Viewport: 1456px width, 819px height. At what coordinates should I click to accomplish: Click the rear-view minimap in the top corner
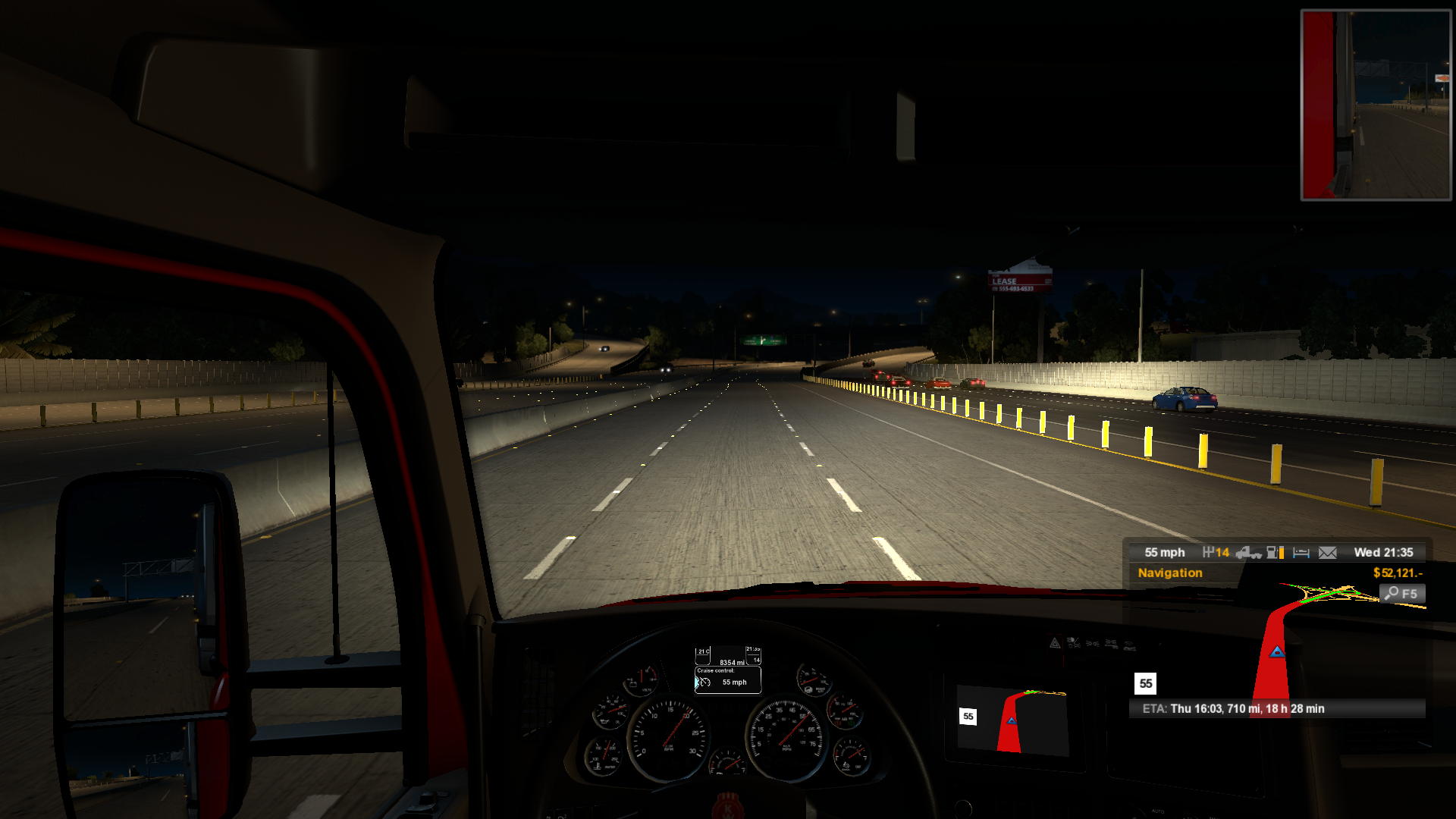tap(1374, 104)
